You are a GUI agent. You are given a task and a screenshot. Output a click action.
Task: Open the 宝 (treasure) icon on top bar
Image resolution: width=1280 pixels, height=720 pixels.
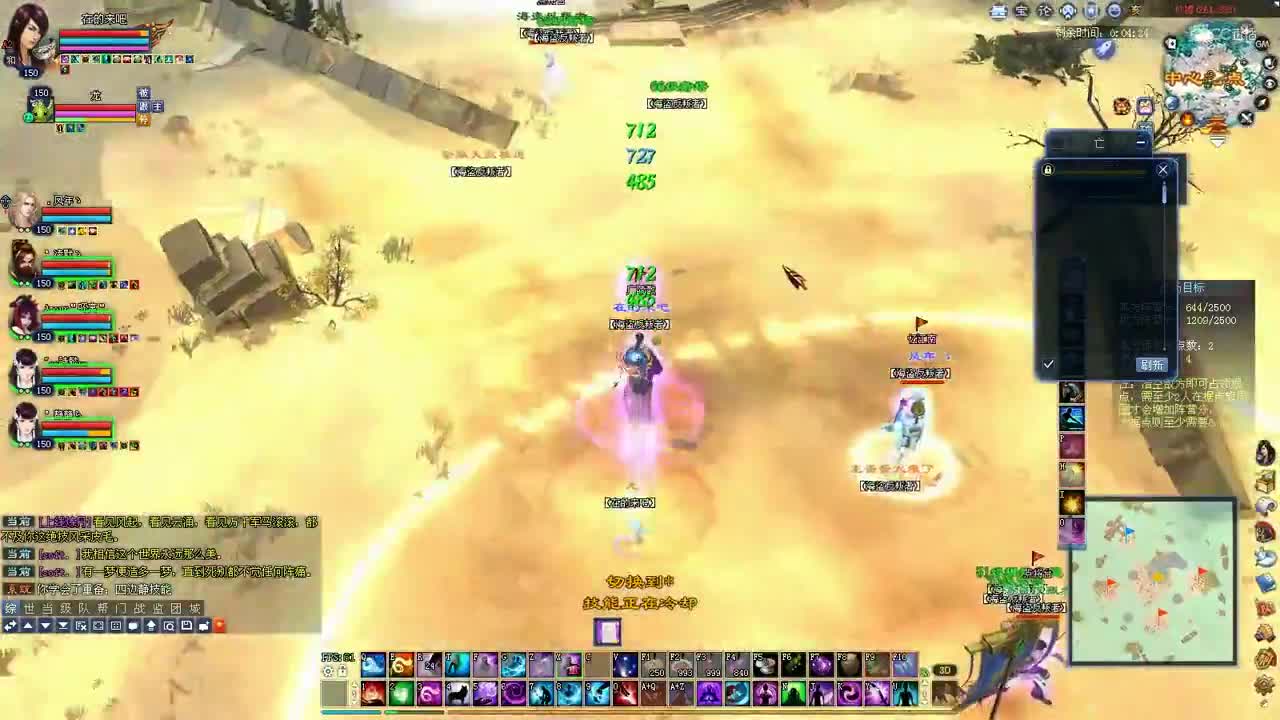[x=1021, y=10]
